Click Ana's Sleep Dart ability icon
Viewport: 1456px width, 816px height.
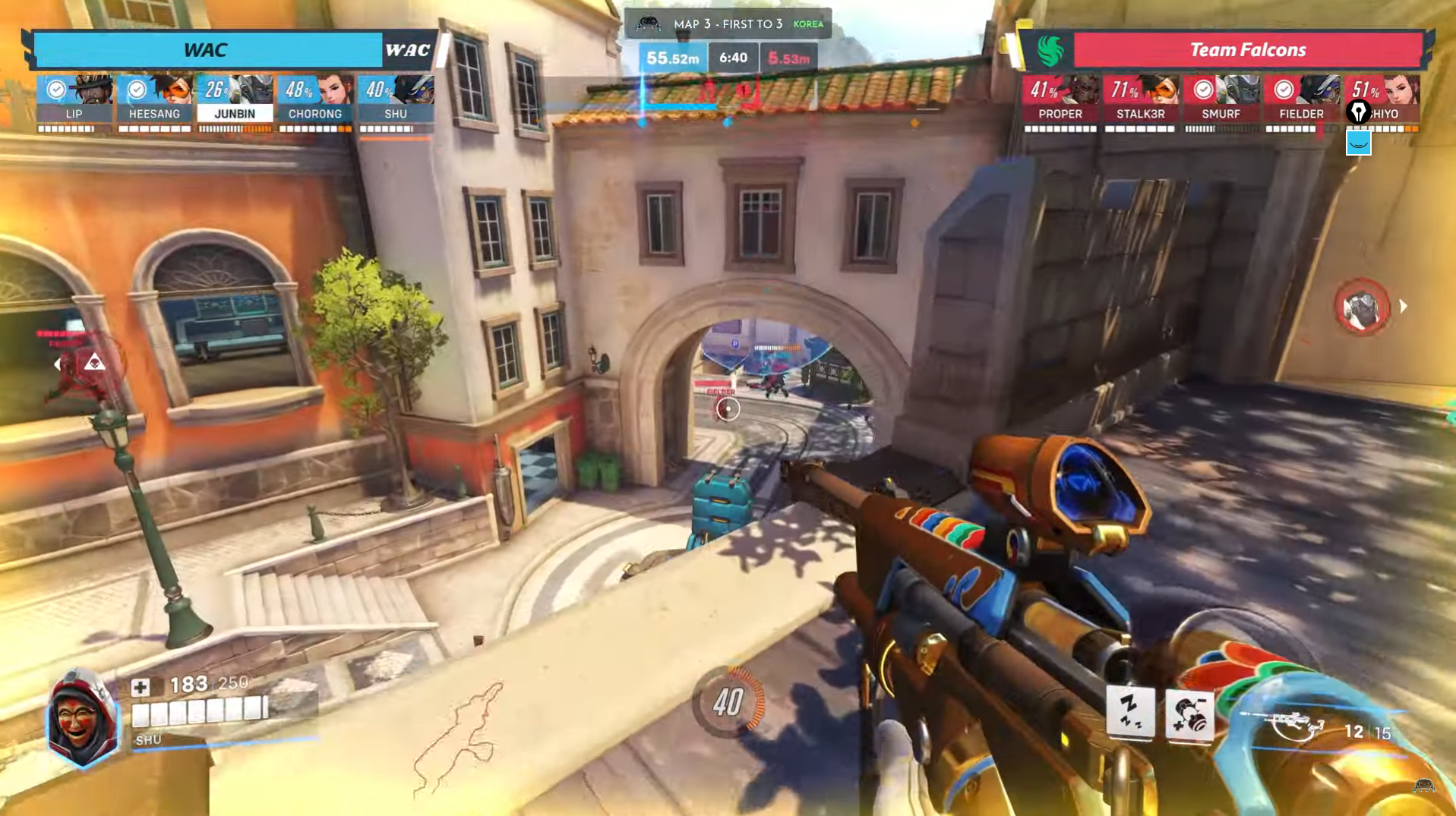(1130, 713)
